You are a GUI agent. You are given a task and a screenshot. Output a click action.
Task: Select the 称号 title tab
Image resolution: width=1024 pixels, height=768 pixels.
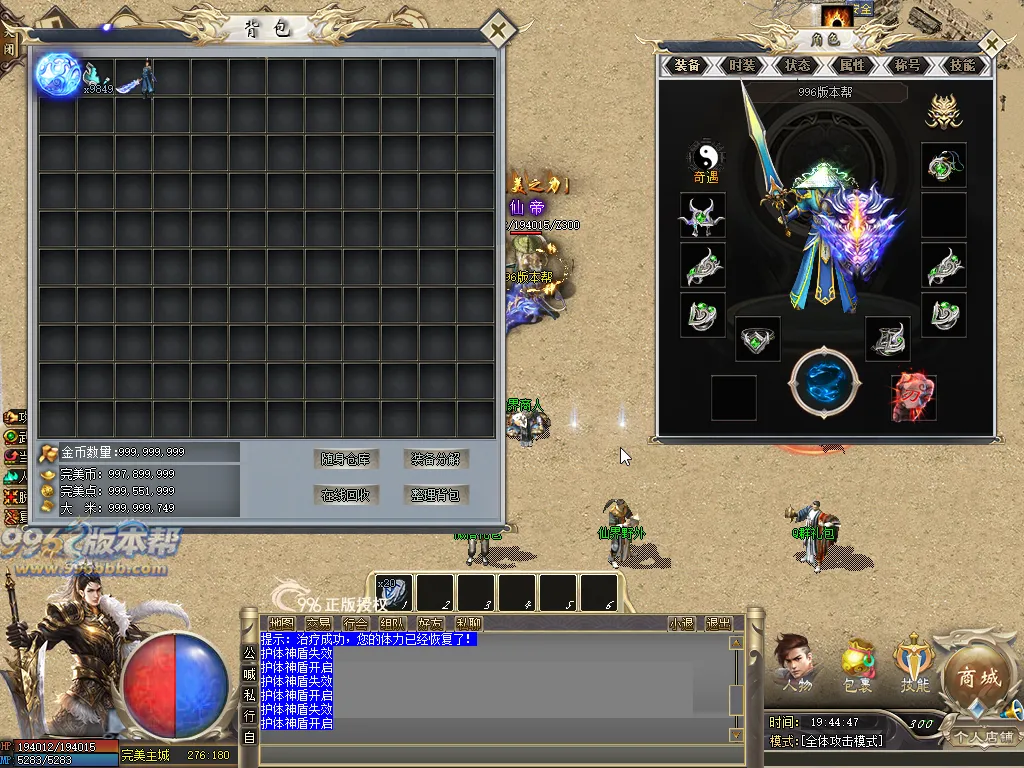point(907,65)
